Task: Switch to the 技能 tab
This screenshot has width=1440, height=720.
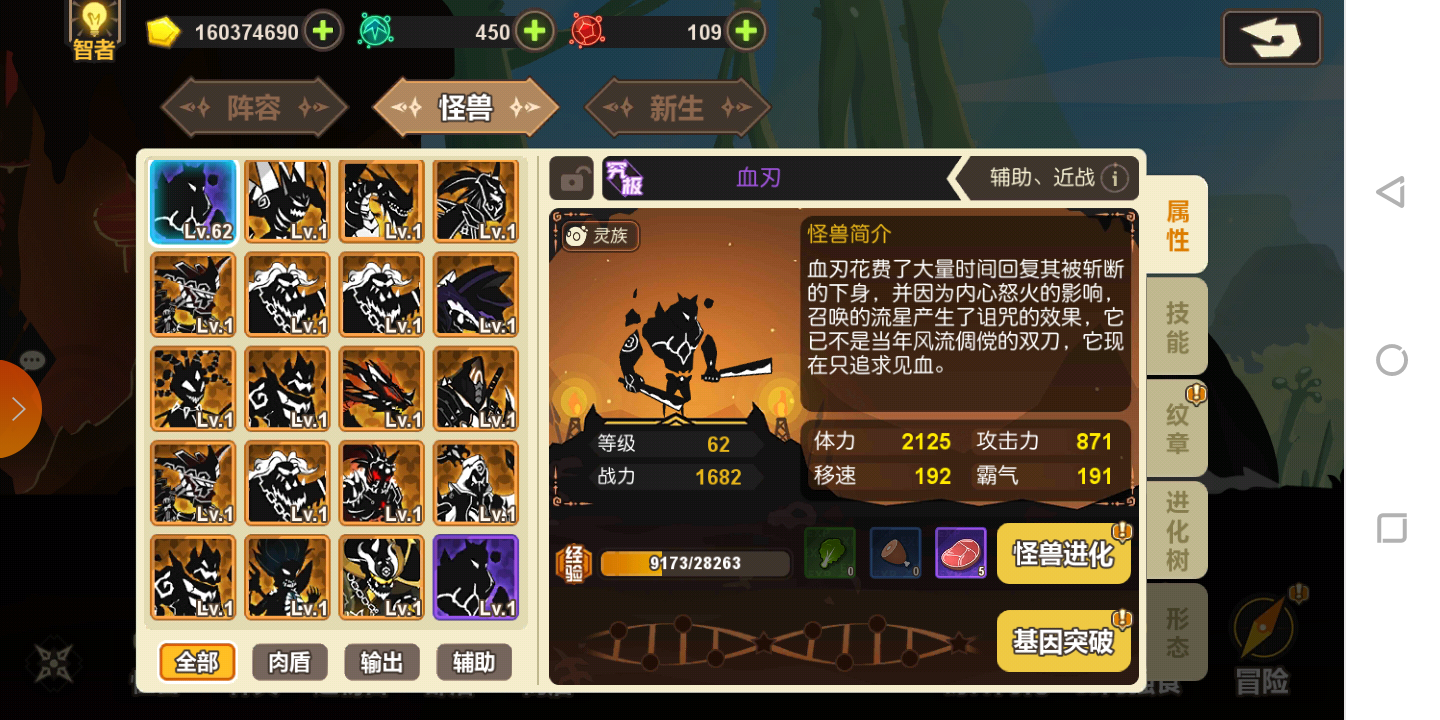Action: tap(1175, 325)
